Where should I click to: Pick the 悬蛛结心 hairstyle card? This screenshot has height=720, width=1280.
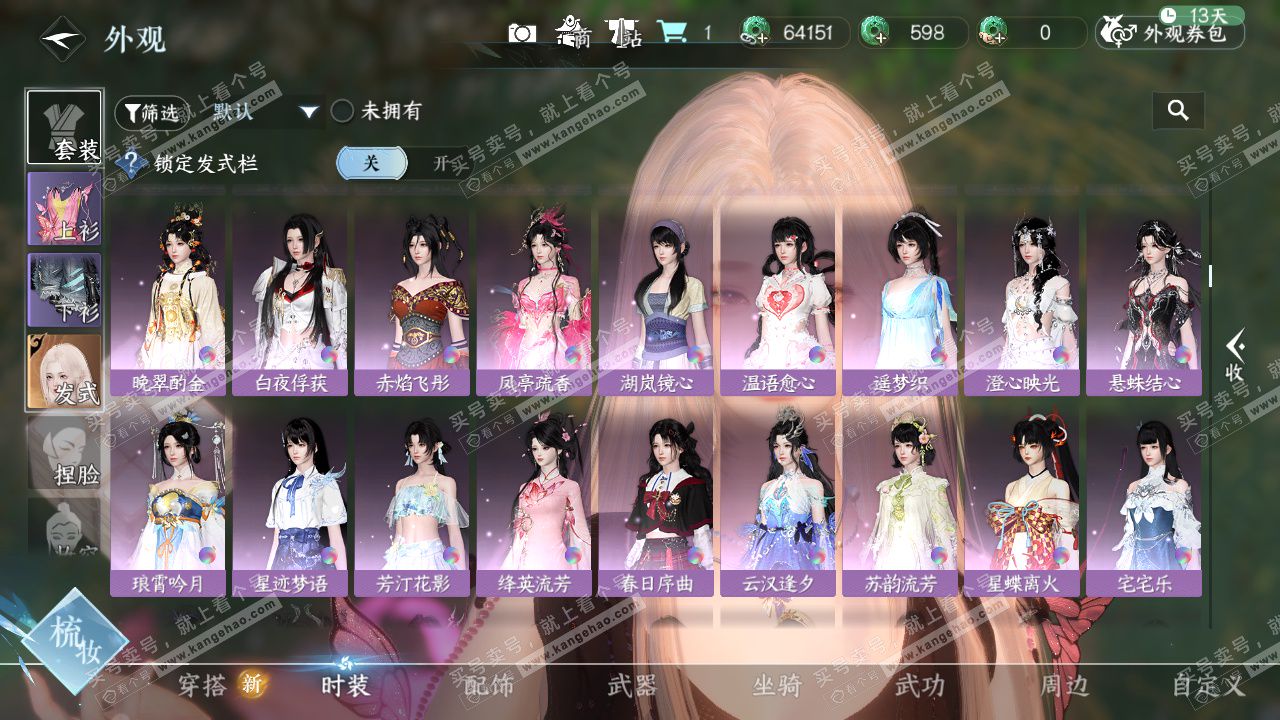coord(1144,300)
